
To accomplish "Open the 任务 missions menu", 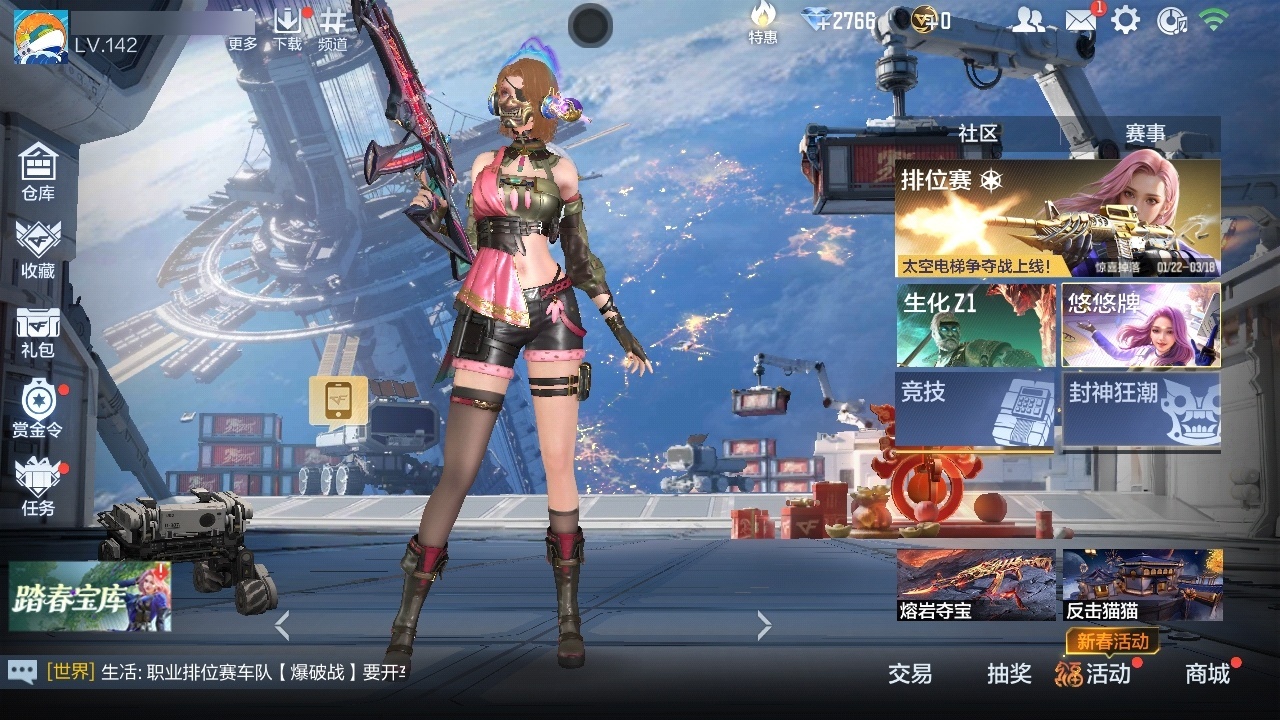I will tap(38, 486).
